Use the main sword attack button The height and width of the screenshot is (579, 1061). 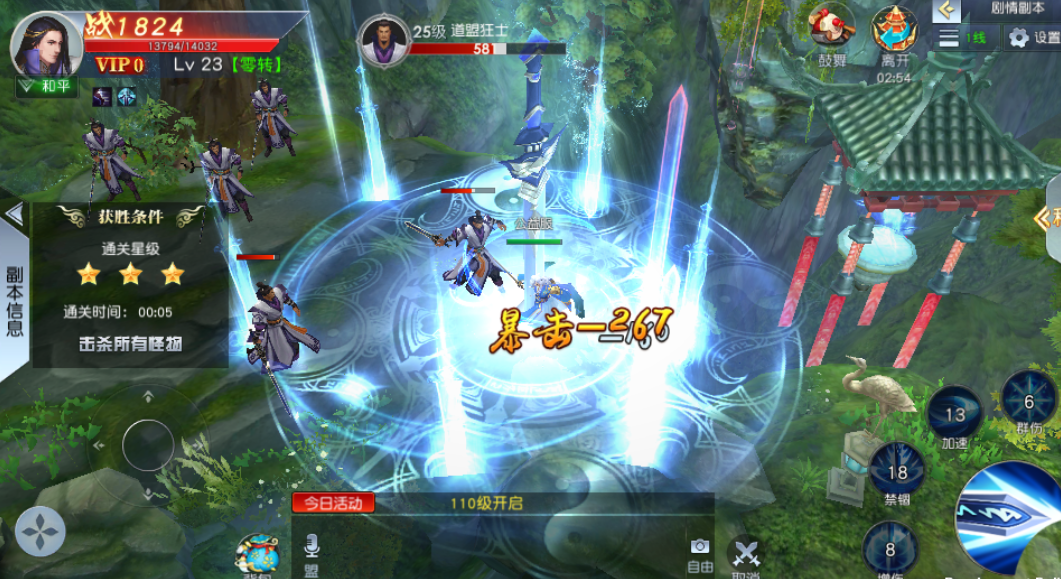(1012, 520)
